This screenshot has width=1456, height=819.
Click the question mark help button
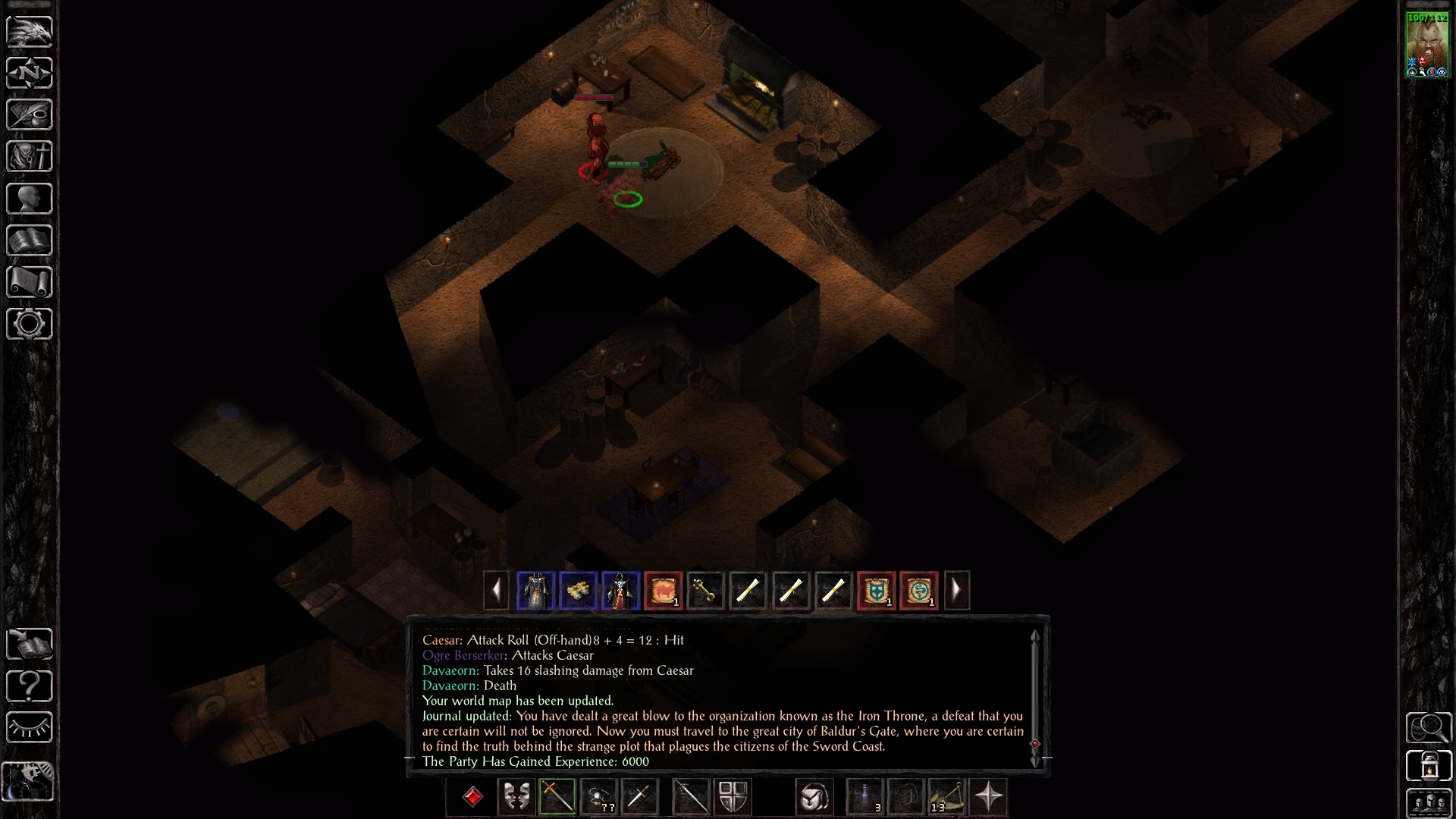point(30,686)
